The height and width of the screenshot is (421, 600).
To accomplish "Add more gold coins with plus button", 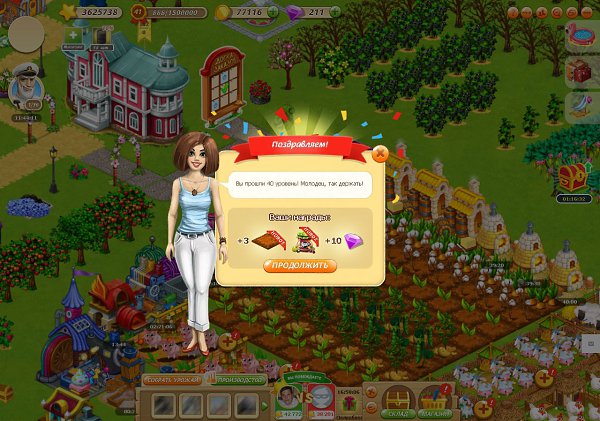I will [274, 12].
